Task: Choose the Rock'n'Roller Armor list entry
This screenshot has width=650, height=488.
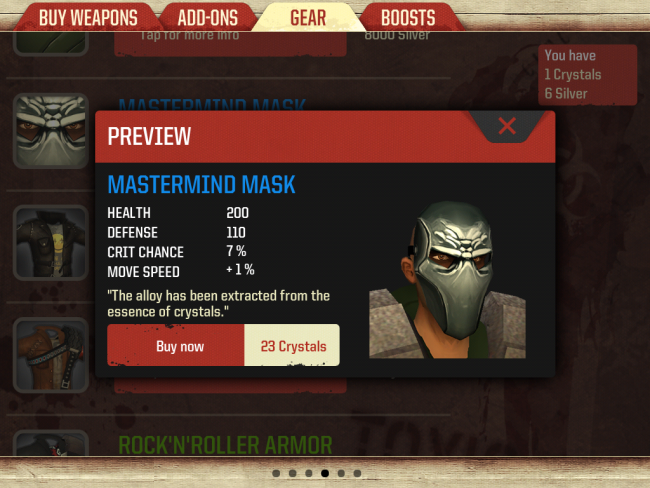Action: coord(224,443)
